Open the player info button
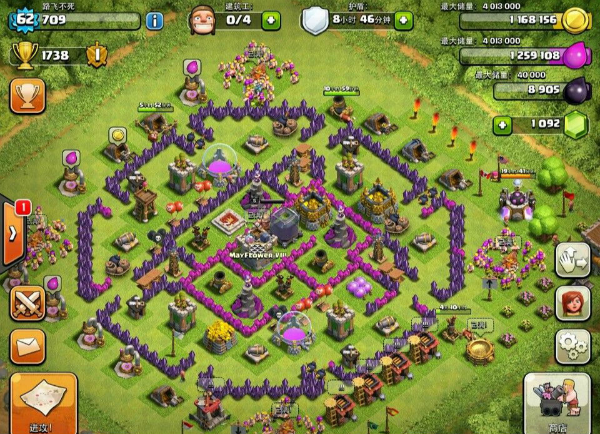The image size is (600, 434). point(154,20)
